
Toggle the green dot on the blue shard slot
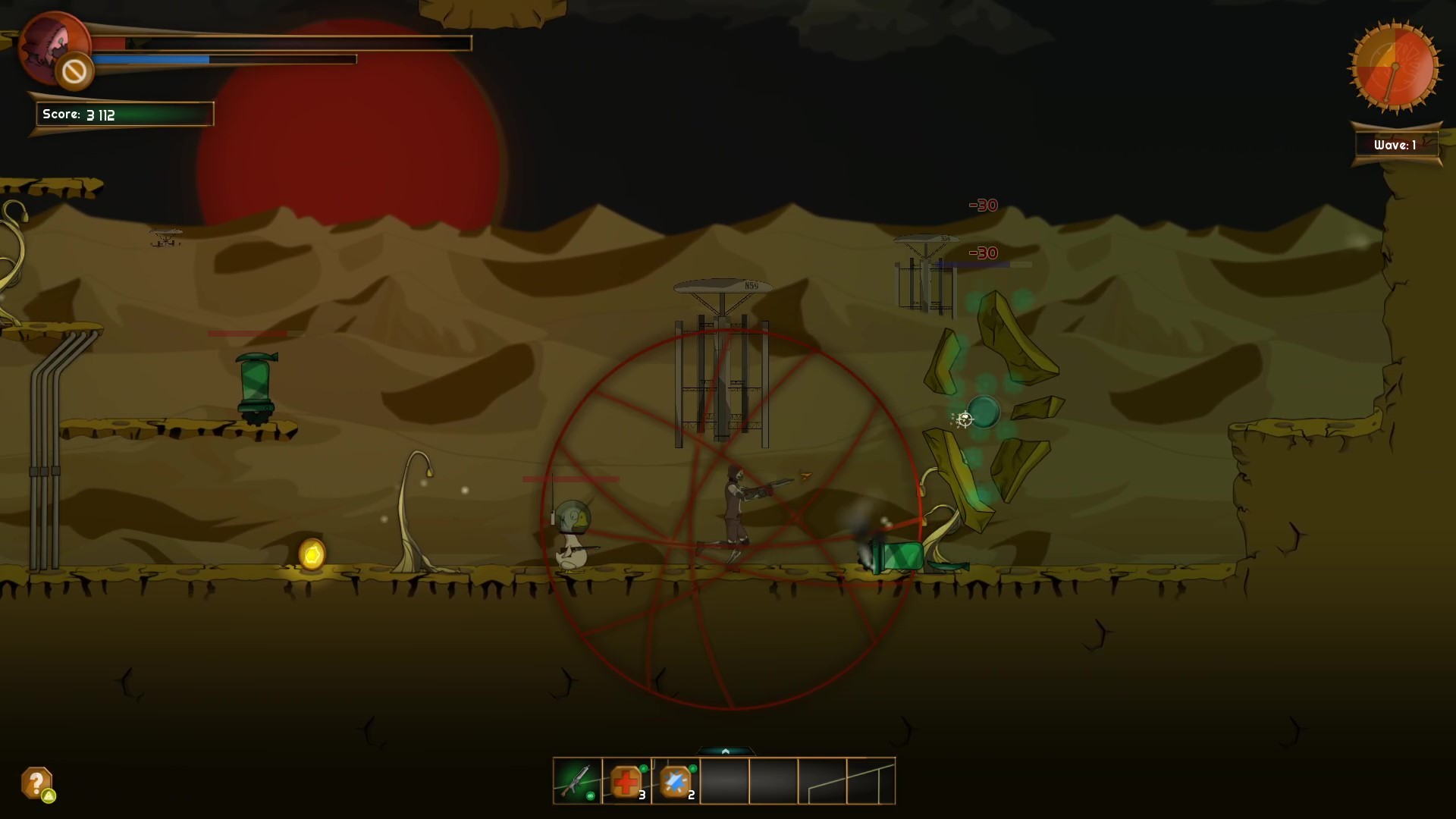[693, 768]
